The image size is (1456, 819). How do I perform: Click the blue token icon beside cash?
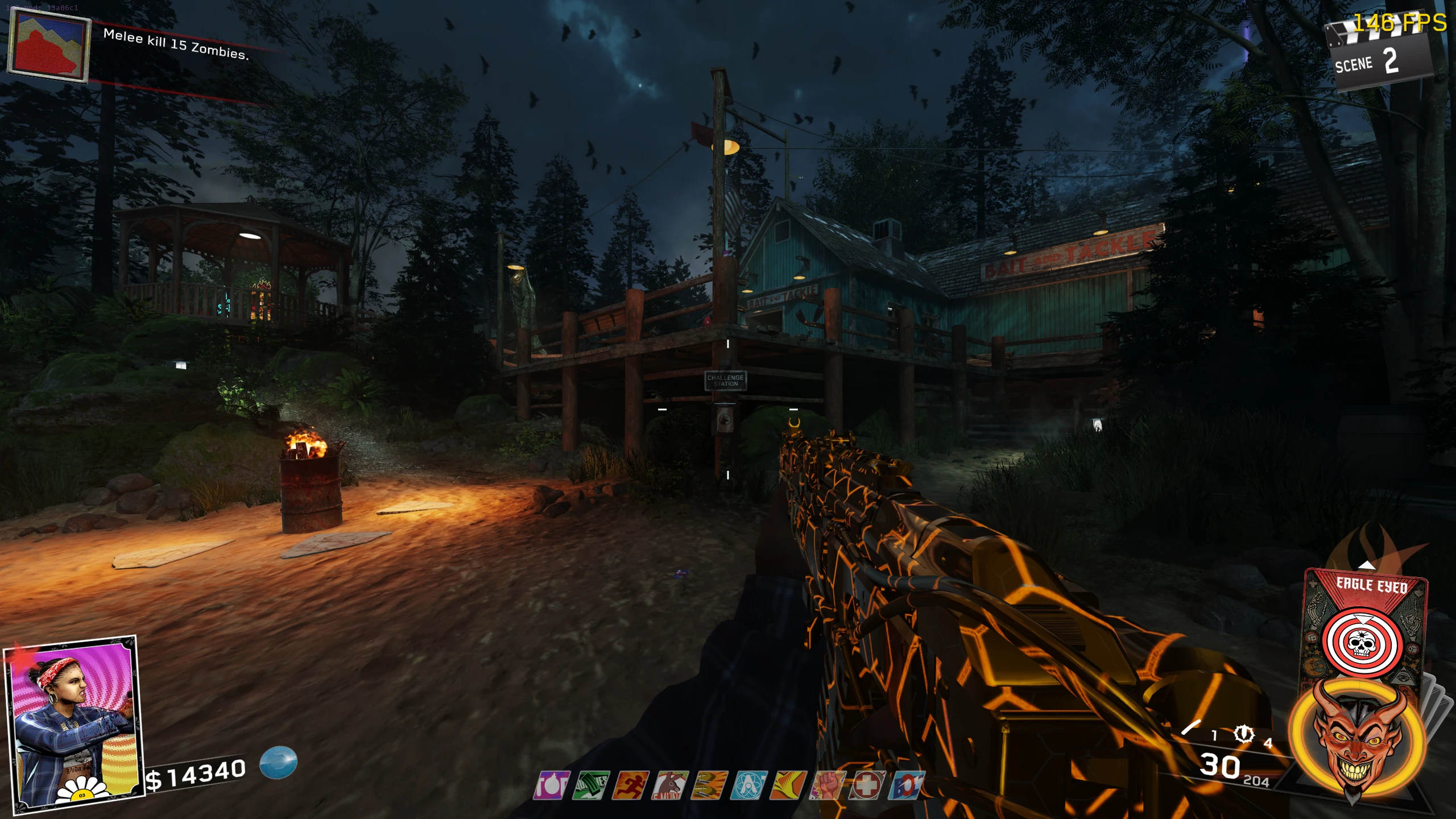tap(278, 762)
